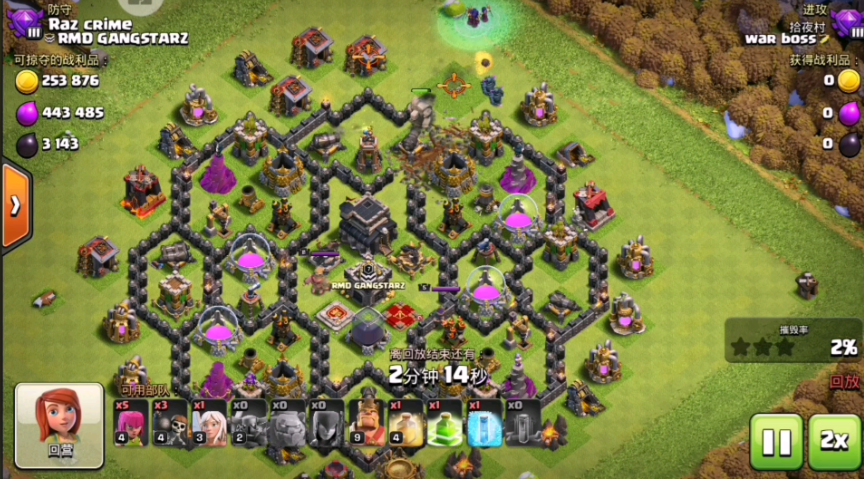Pick the Barbarian King hero slot
The image size is (864, 479).
[366, 423]
